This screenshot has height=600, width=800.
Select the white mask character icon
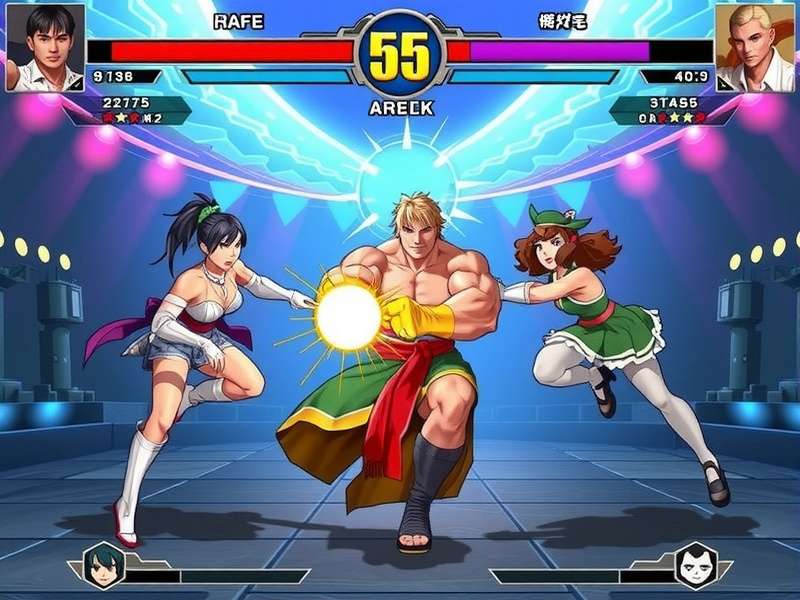point(696,565)
